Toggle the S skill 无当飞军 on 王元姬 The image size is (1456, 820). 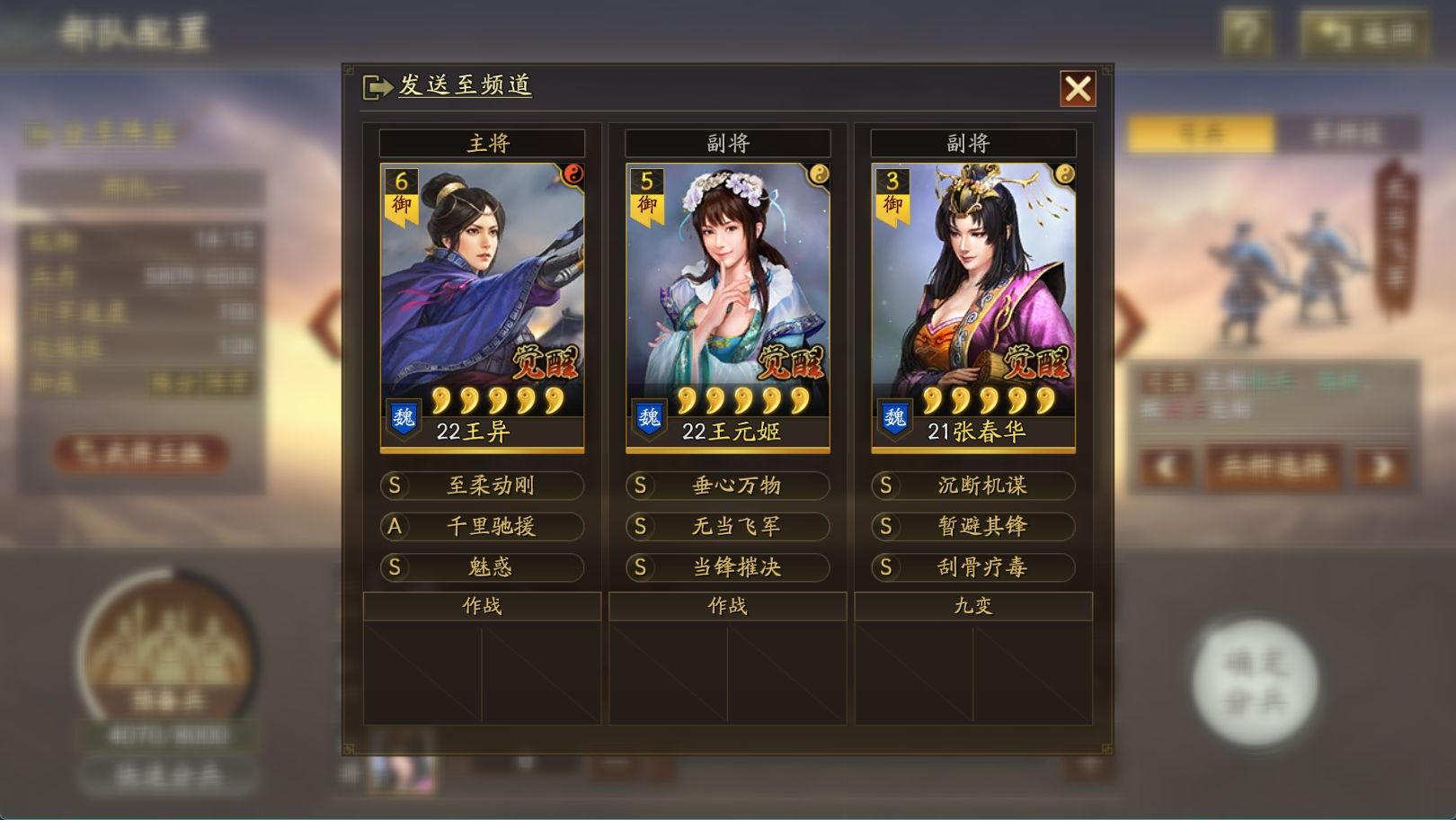[730, 527]
